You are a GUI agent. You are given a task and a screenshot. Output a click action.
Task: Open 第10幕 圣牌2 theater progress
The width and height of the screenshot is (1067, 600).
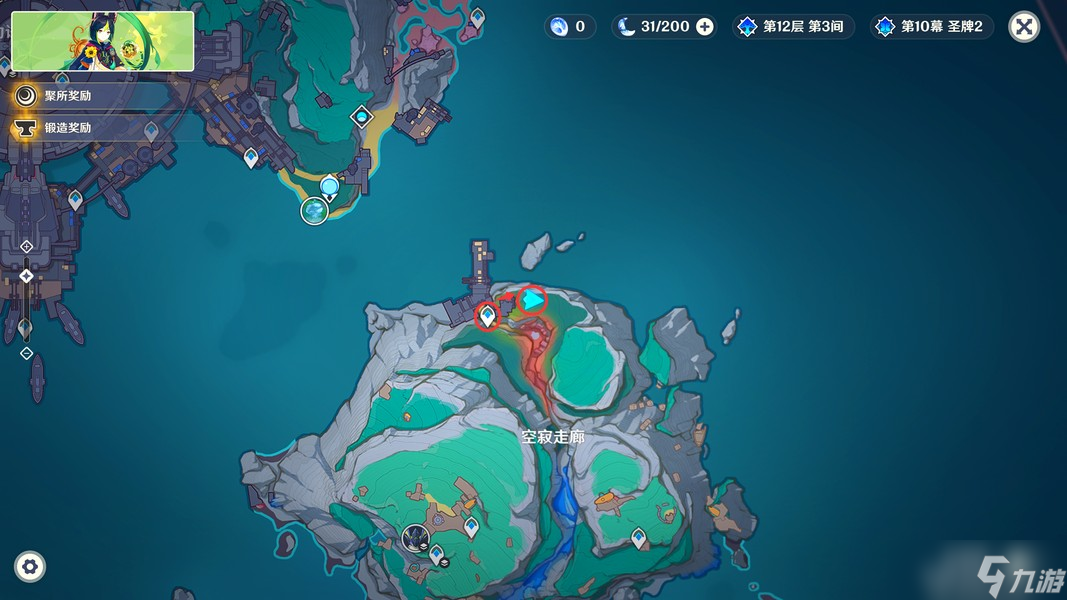click(x=932, y=27)
